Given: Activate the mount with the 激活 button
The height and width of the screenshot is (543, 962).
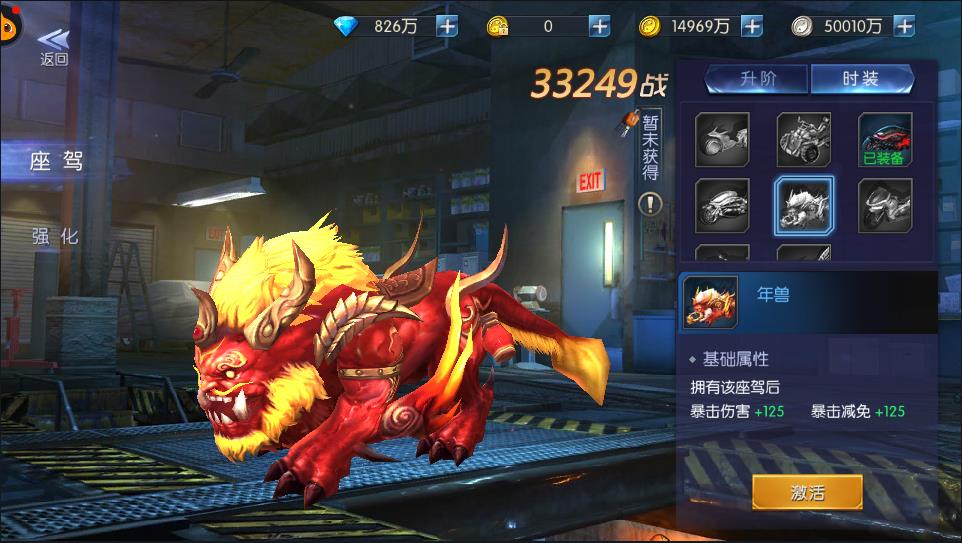Looking at the screenshot, I should pos(807,492).
